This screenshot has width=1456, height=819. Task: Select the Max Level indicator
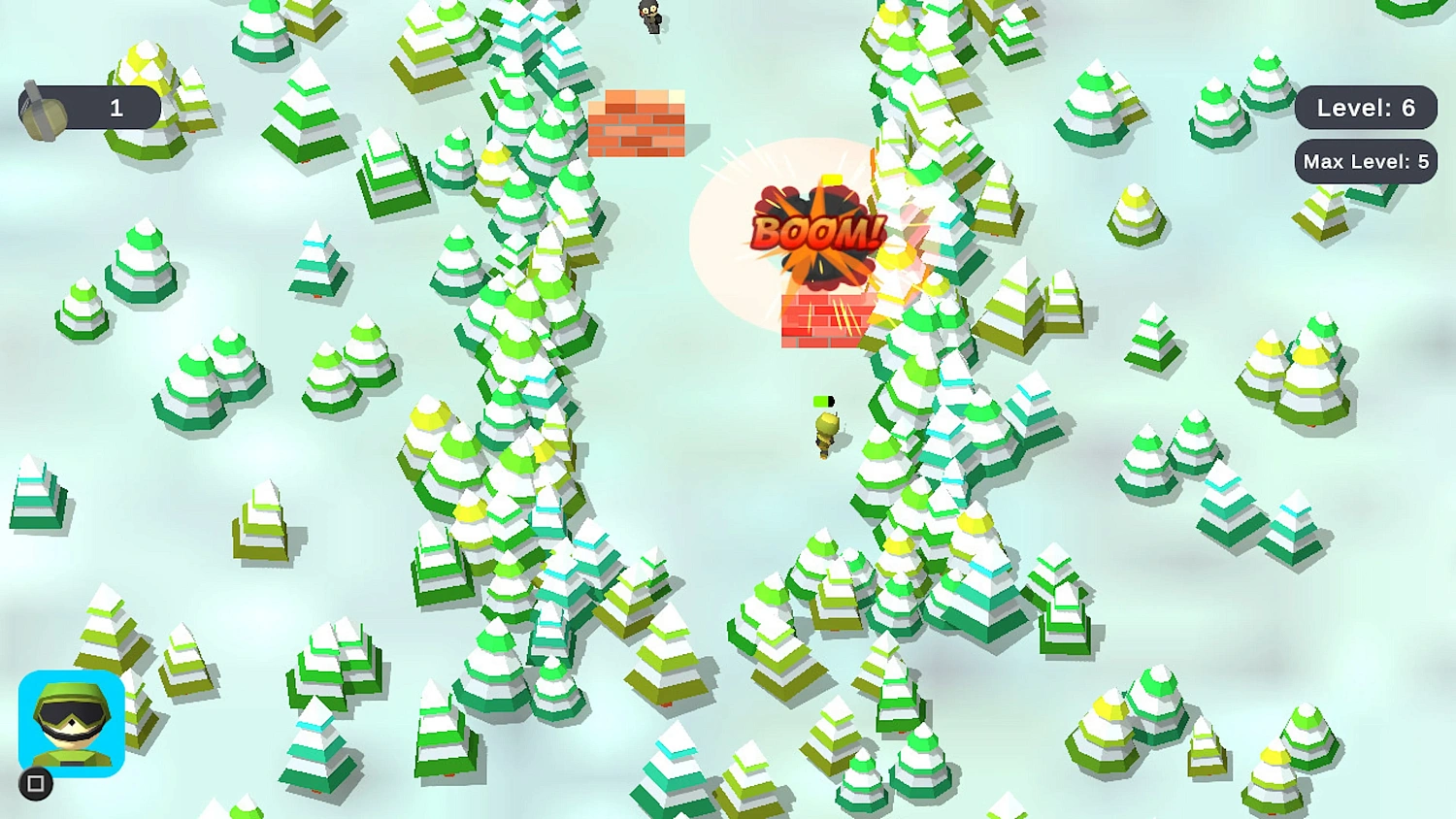tap(1366, 161)
